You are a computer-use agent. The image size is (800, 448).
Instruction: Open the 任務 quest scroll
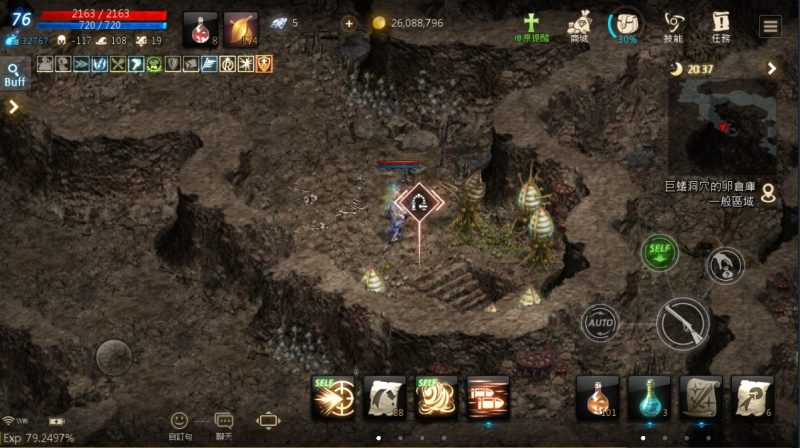tap(720, 27)
